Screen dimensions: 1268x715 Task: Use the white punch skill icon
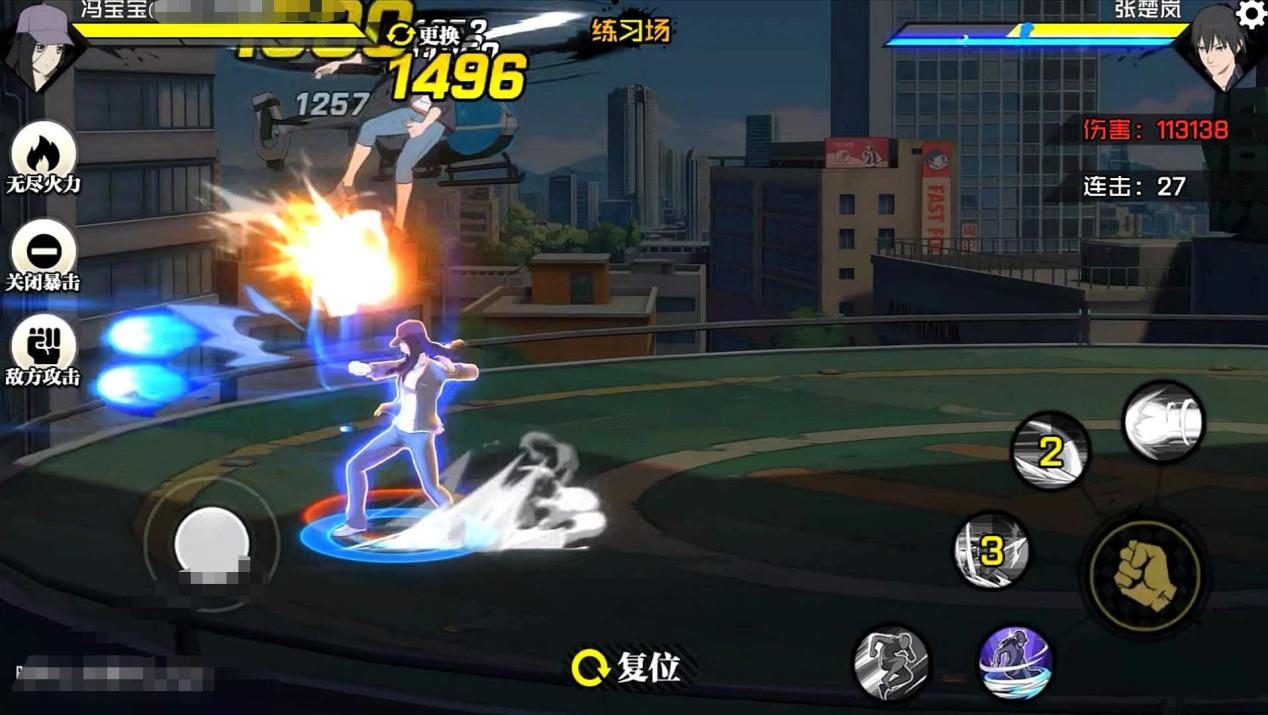tap(1163, 422)
